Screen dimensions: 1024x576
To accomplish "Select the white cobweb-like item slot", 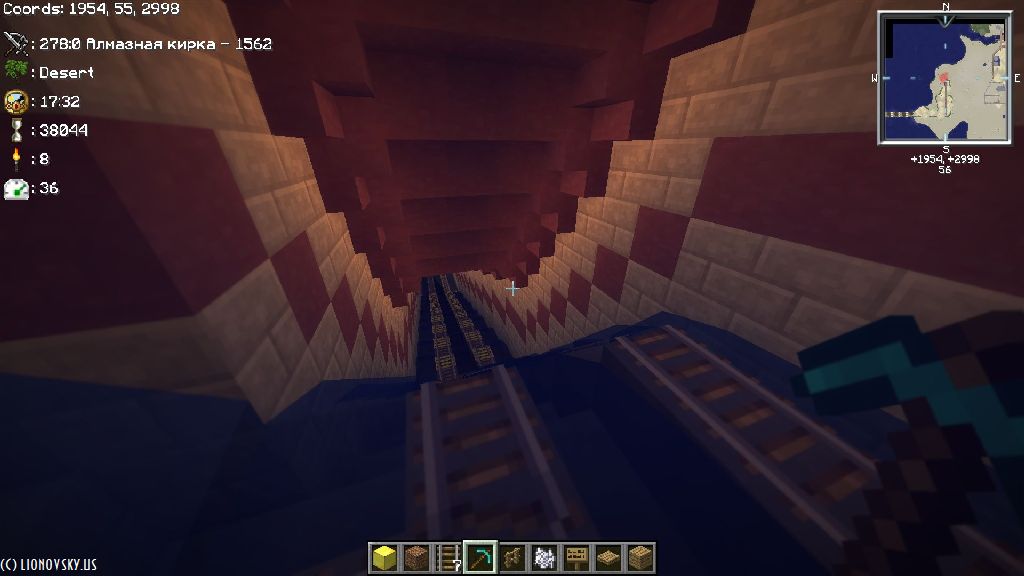I will pyautogui.click(x=544, y=557).
